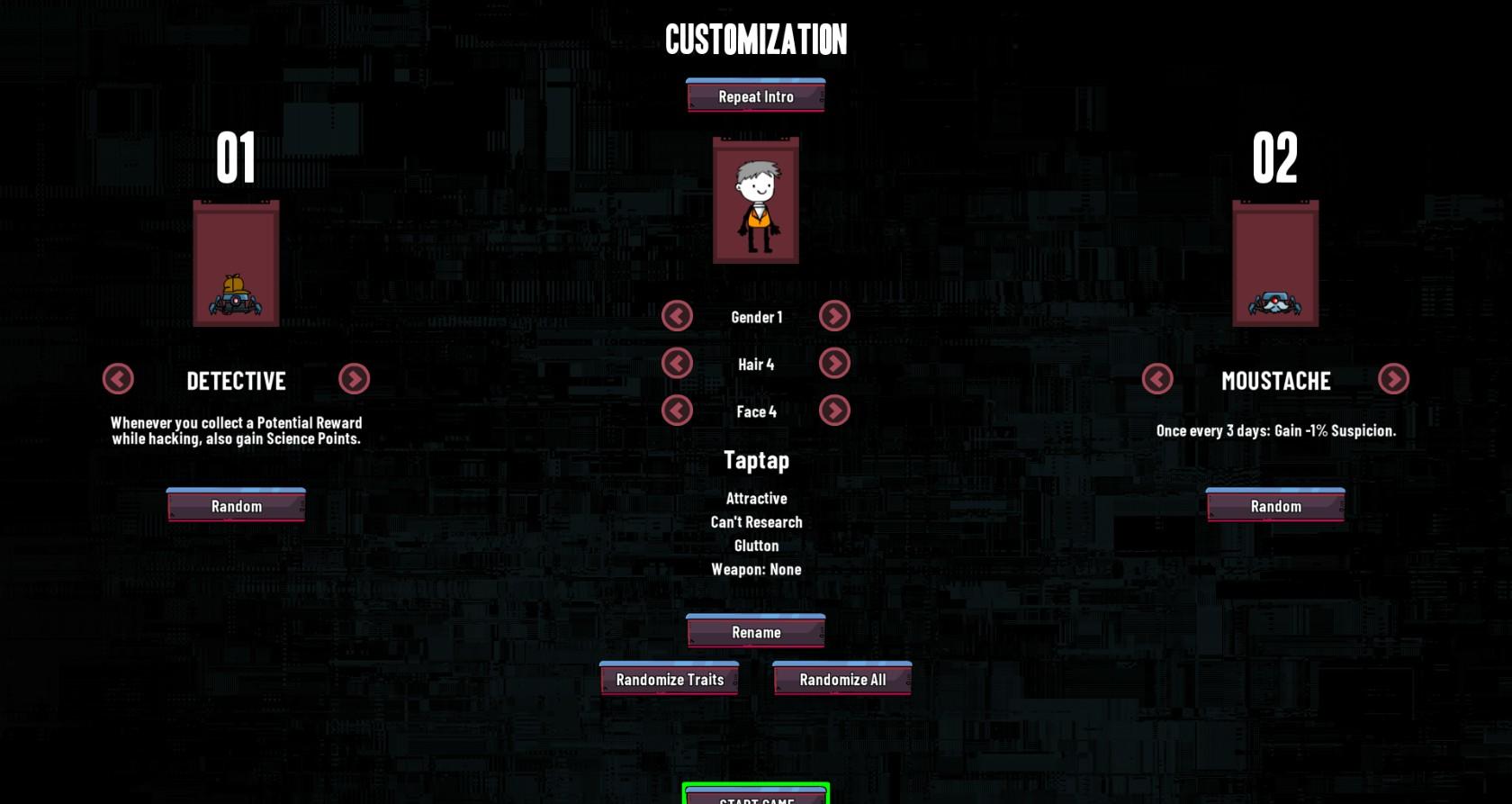Go back a trait using Moustache left arrow
Image resolution: width=1512 pixels, height=804 pixels.
[1156, 380]
